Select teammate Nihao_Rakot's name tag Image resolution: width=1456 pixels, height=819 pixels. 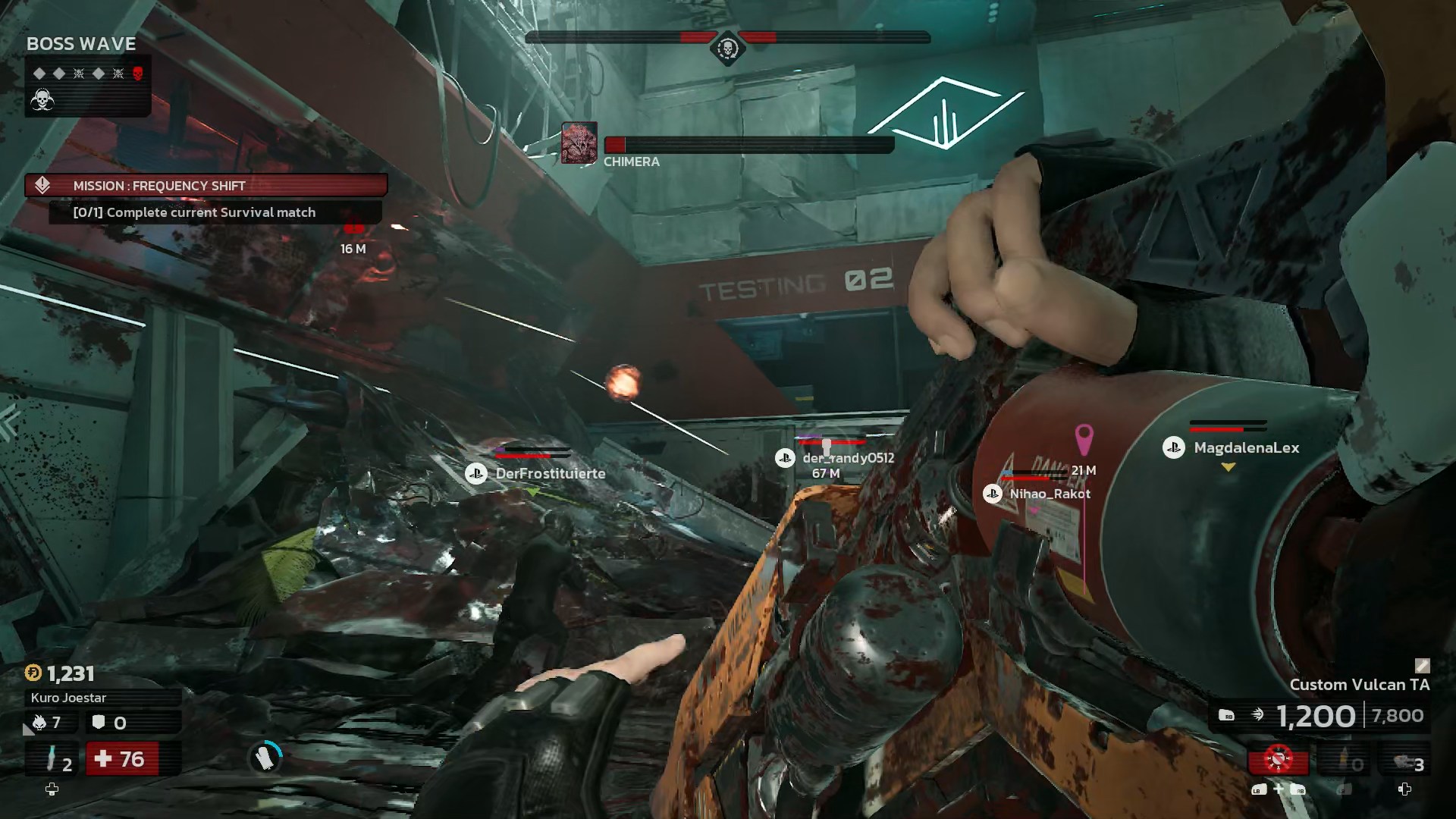1050,494
